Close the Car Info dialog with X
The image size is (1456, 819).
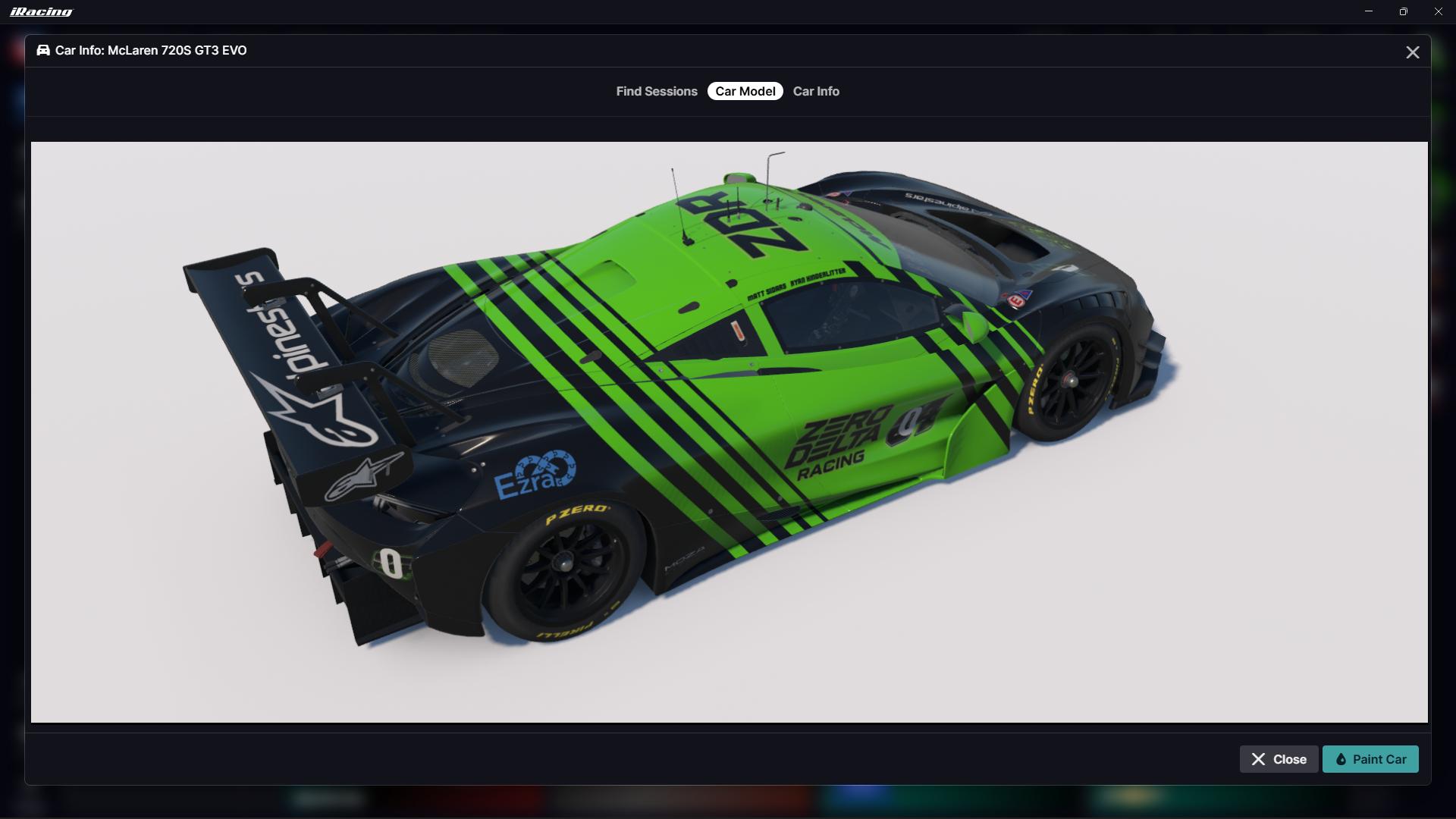click(1412, 52)
